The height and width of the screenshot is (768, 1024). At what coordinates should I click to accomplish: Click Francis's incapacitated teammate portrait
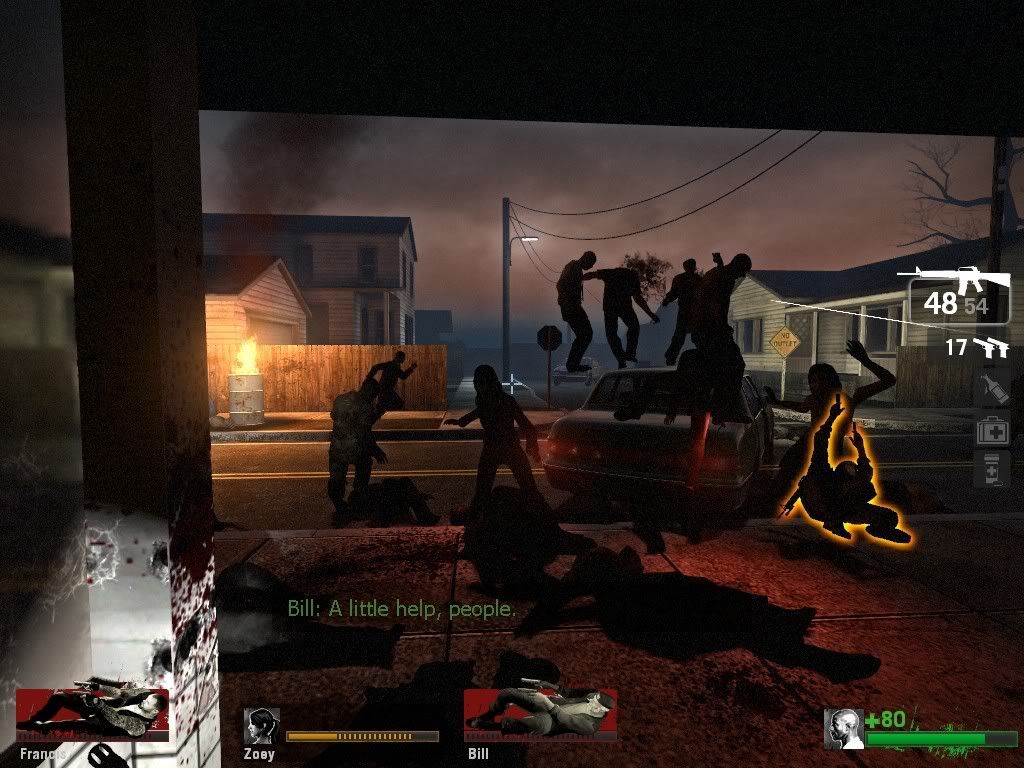93,713
